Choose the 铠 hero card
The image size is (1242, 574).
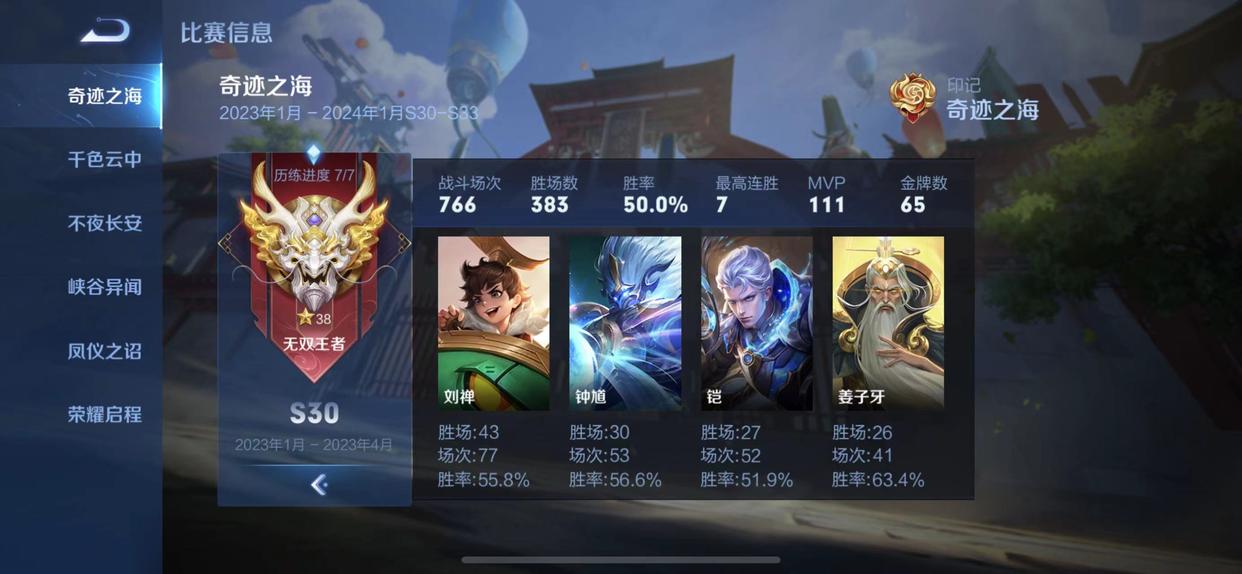pyautogui.click(x=757, y=323)
